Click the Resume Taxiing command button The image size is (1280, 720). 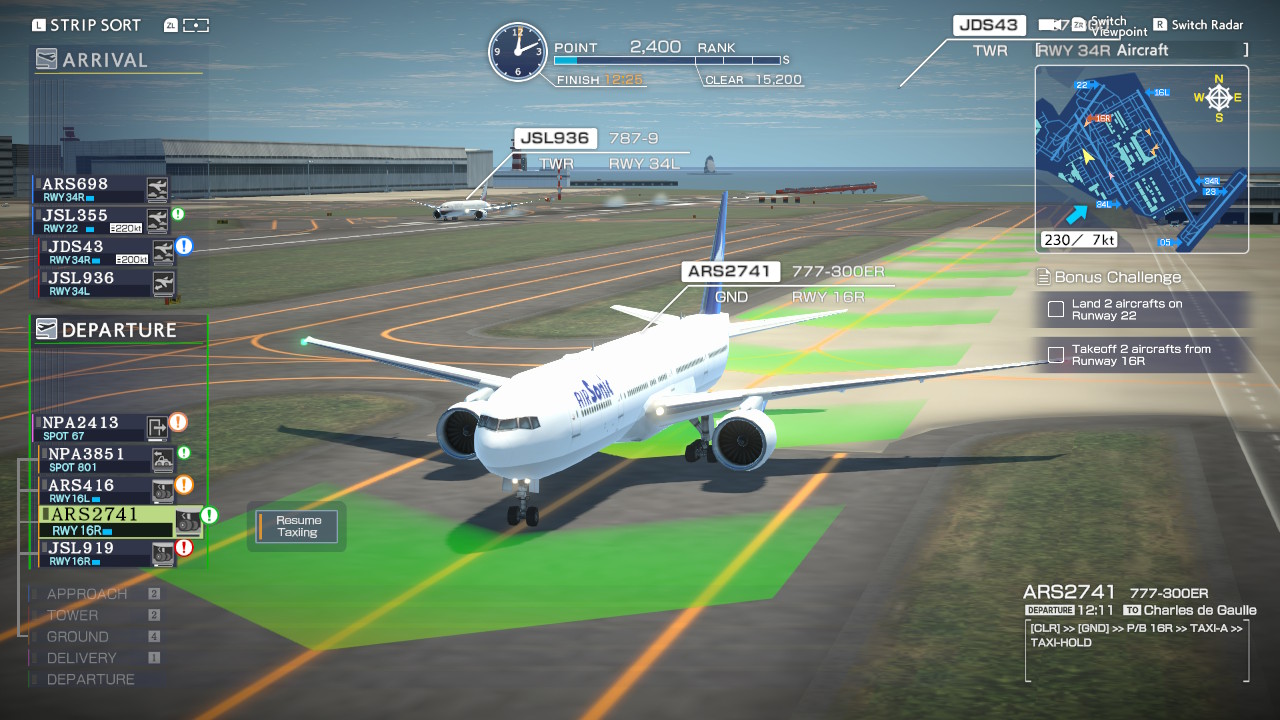tap(297, 527)
